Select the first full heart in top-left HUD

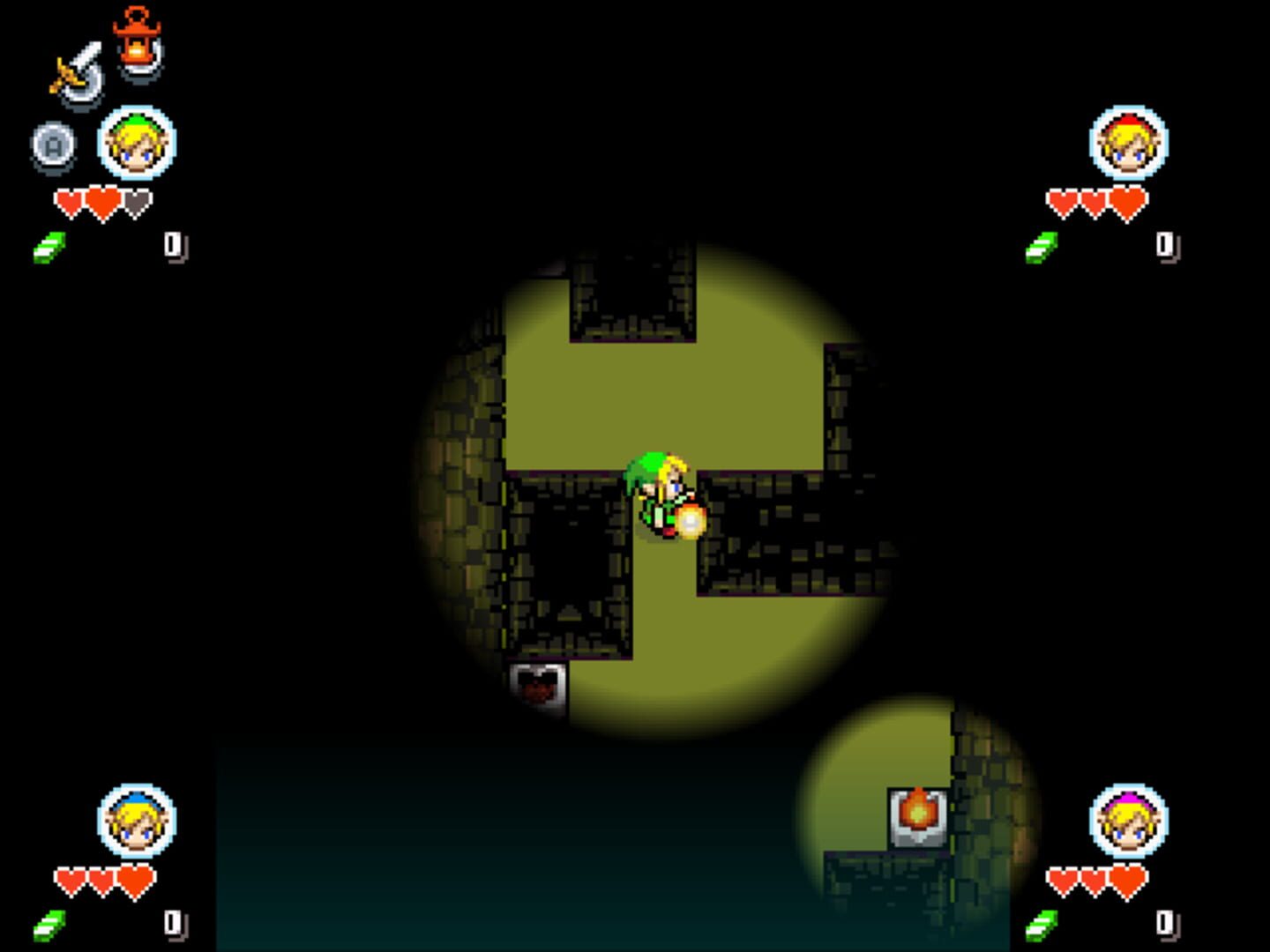click(69, 199)
